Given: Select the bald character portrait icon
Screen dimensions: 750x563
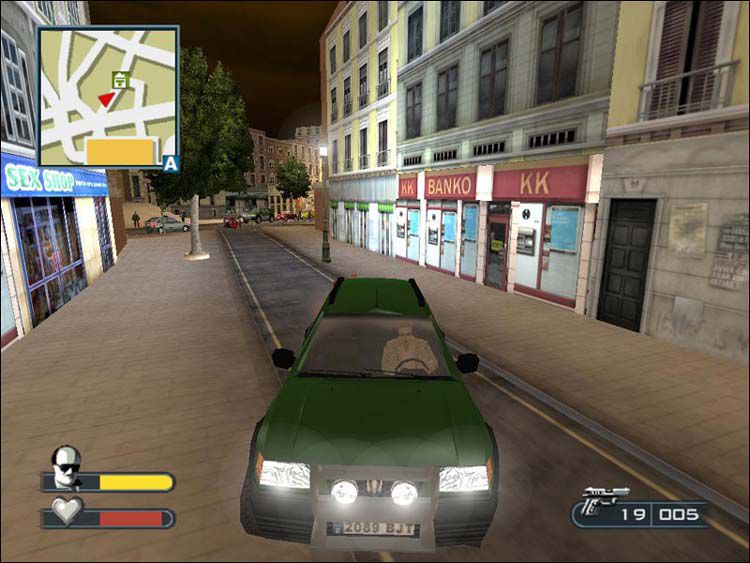Looking at the screenshot, I should tap(66, 466).
